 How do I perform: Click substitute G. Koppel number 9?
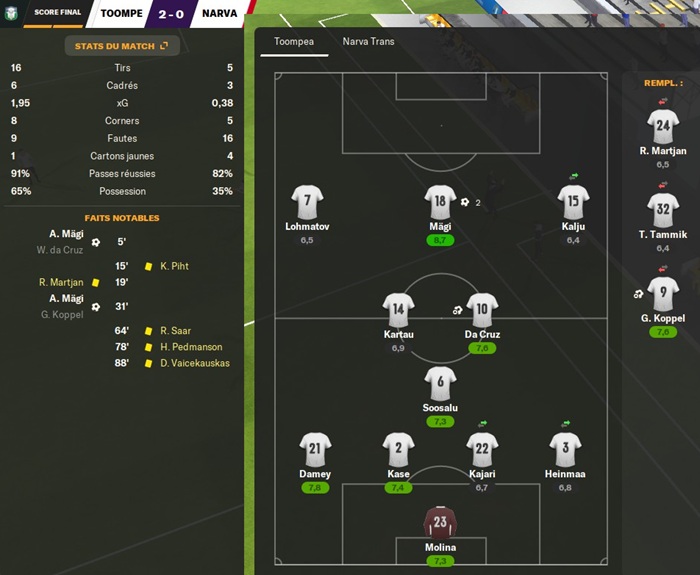pos(663,295)
